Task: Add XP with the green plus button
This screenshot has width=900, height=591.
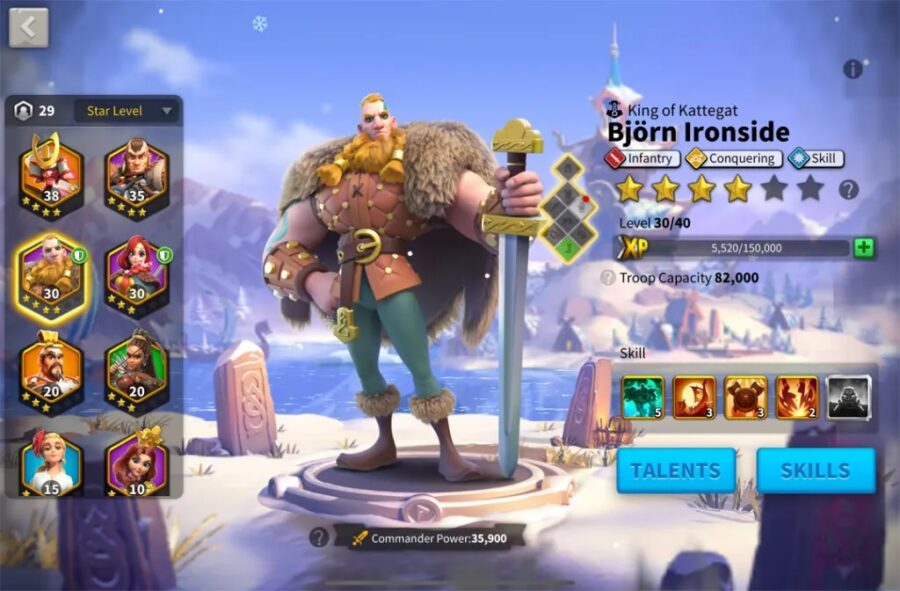Action: (x=864, y=248)
